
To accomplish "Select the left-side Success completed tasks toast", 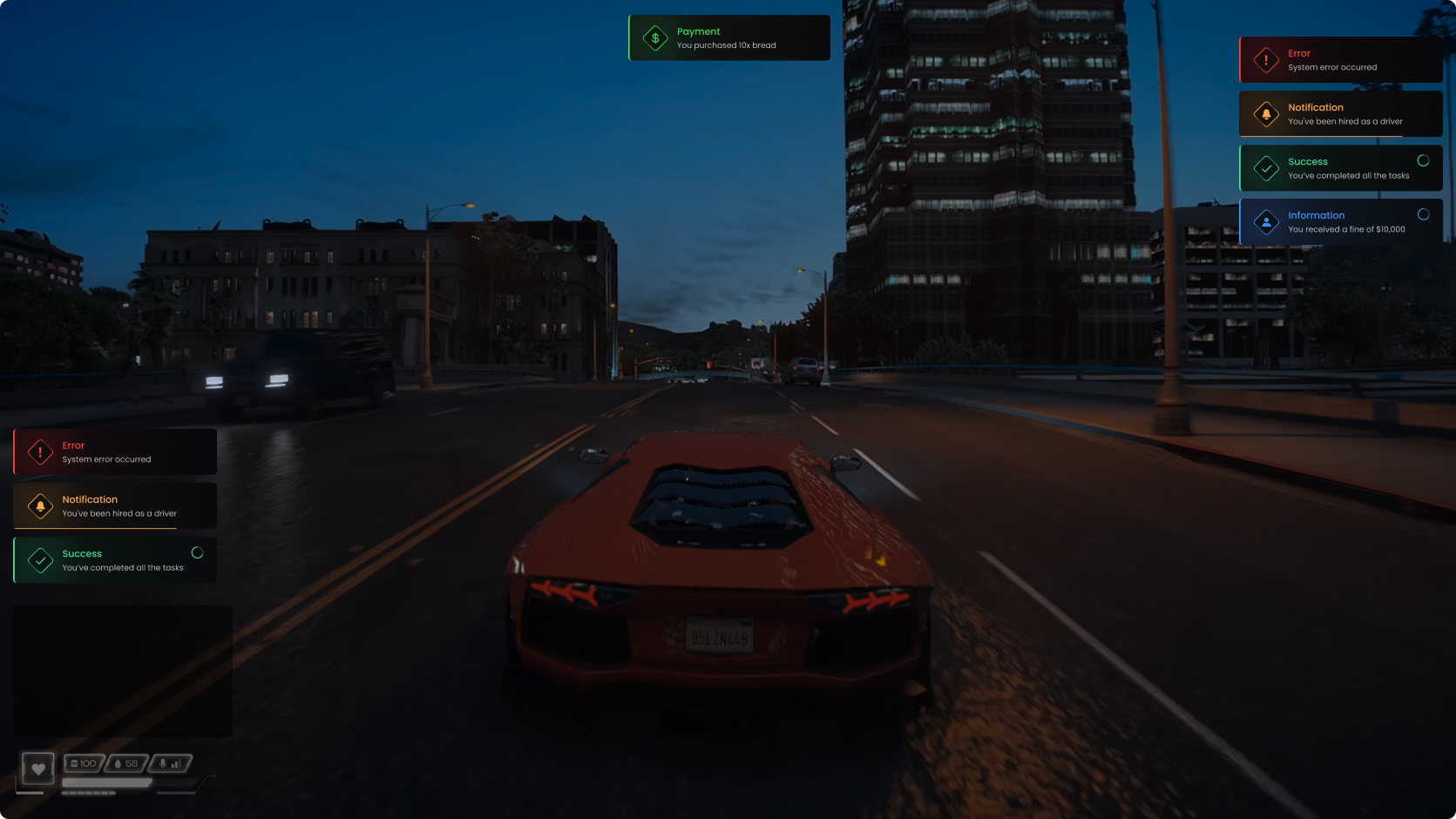I will coord(114,559).
